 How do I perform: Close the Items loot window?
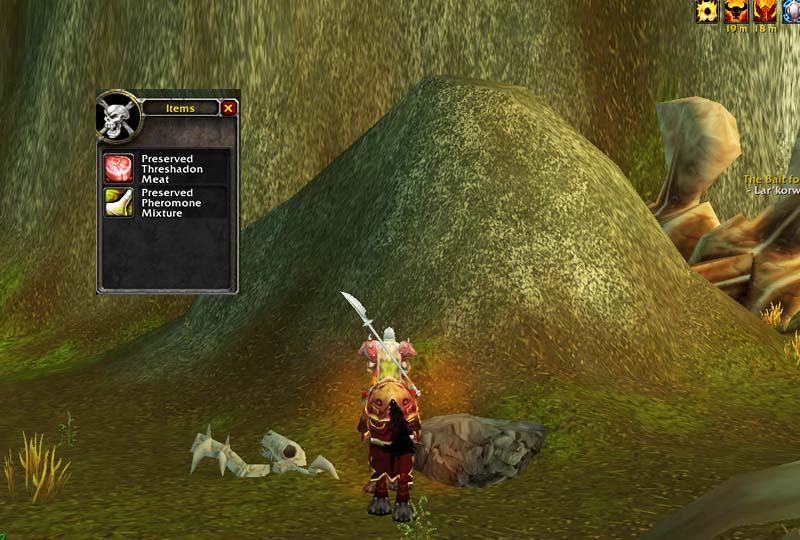click(228, 108)
